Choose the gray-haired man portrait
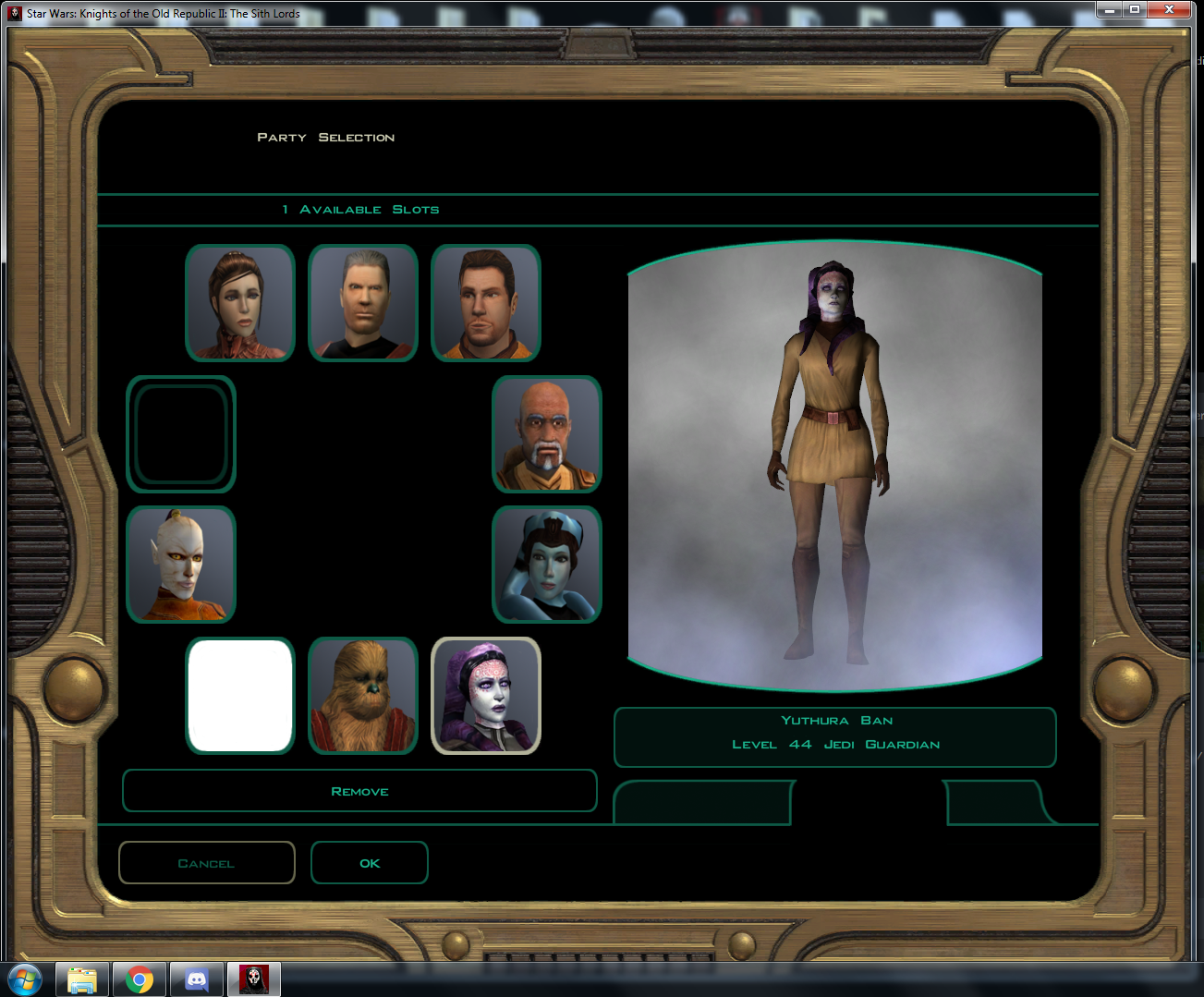The image size is (1204, 997). coord(363,303)
